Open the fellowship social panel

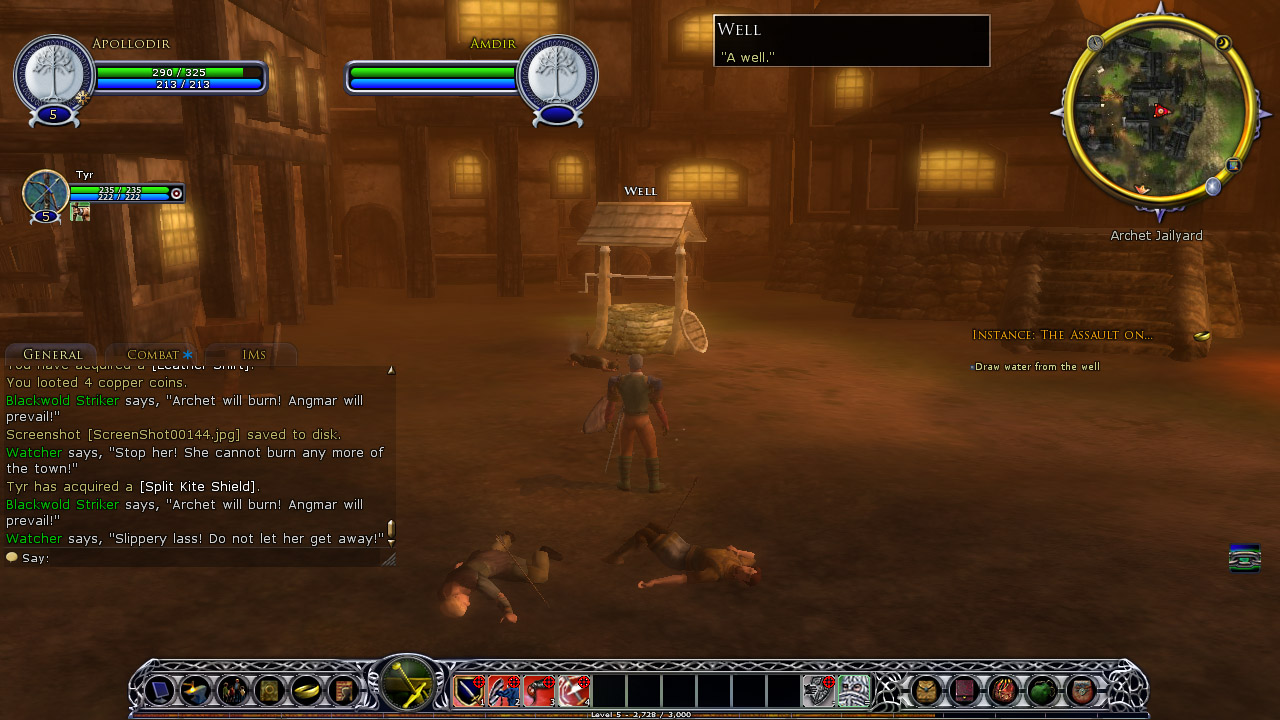(x=233, y=690)
